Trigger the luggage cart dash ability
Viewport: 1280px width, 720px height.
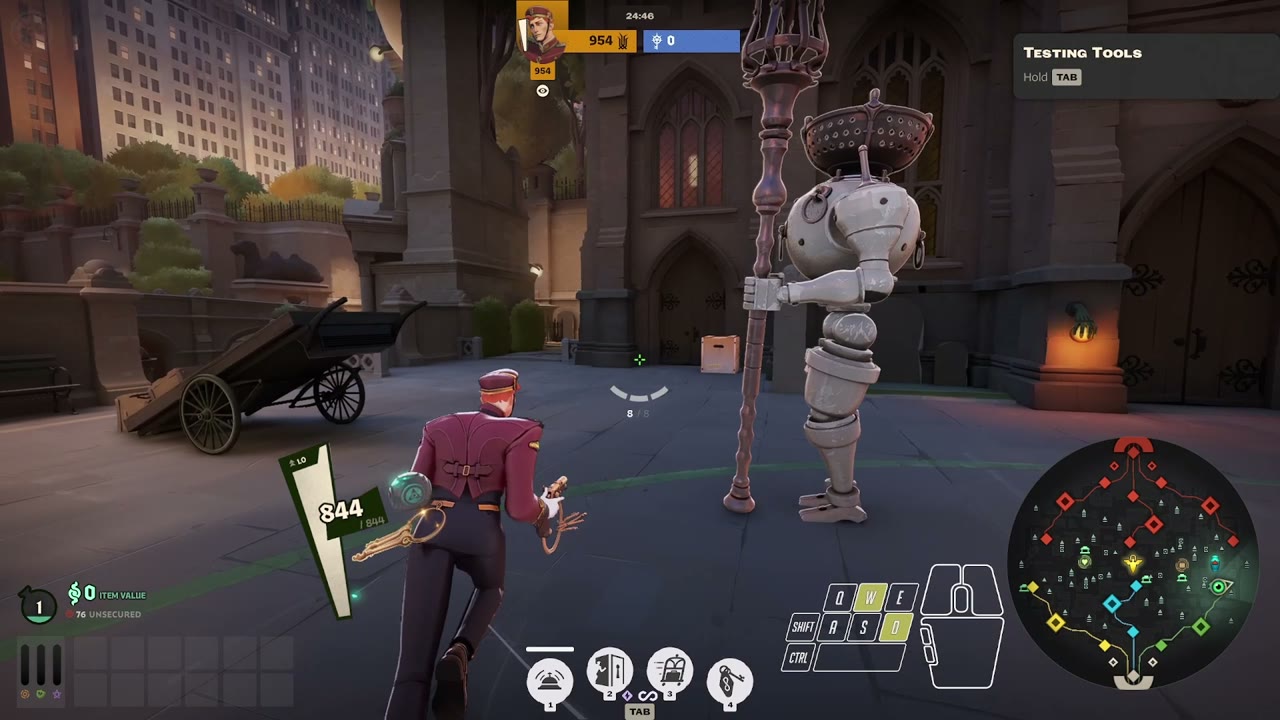[670, 671]
